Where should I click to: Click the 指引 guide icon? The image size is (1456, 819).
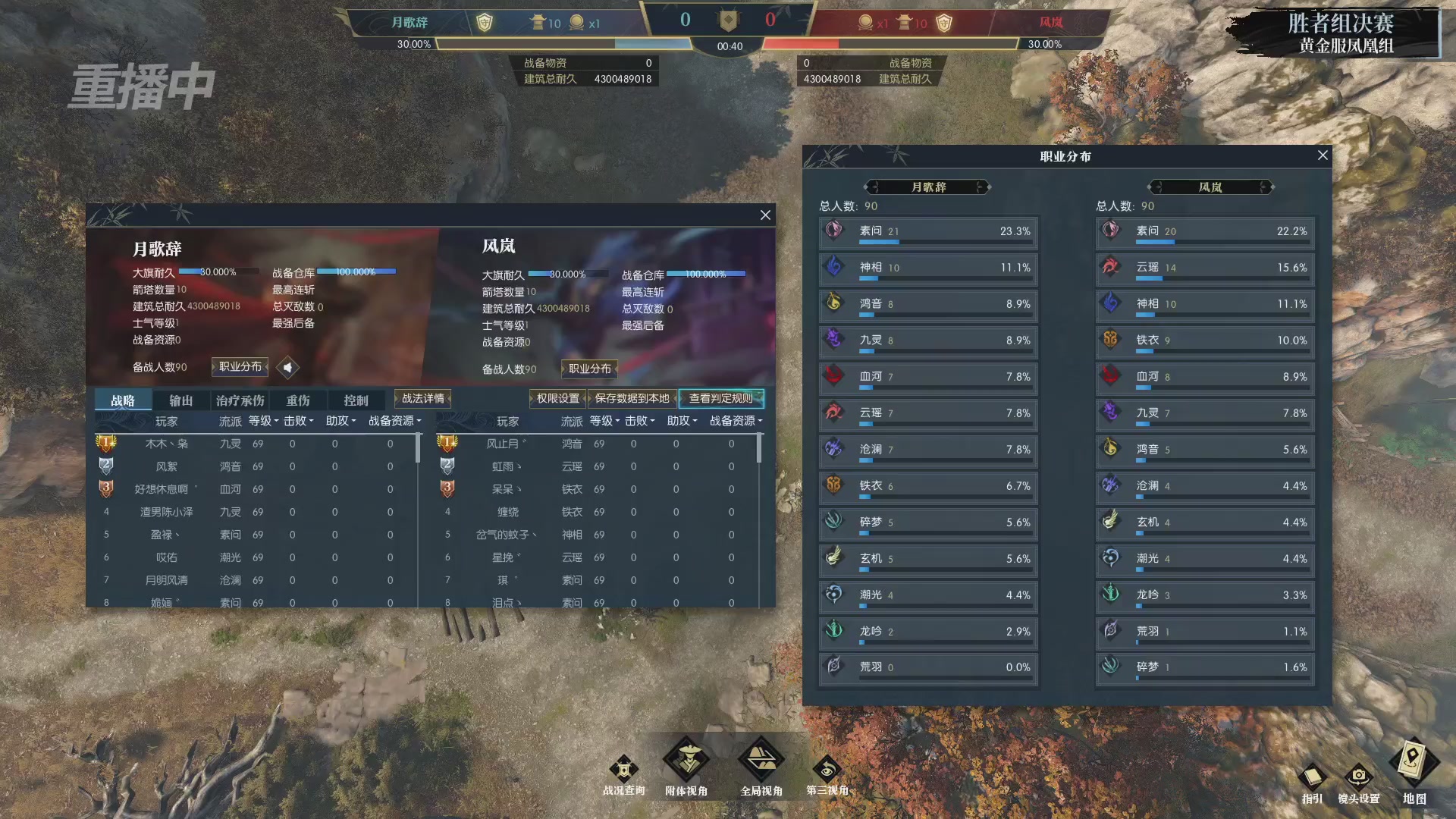(x=1312, y=775)
